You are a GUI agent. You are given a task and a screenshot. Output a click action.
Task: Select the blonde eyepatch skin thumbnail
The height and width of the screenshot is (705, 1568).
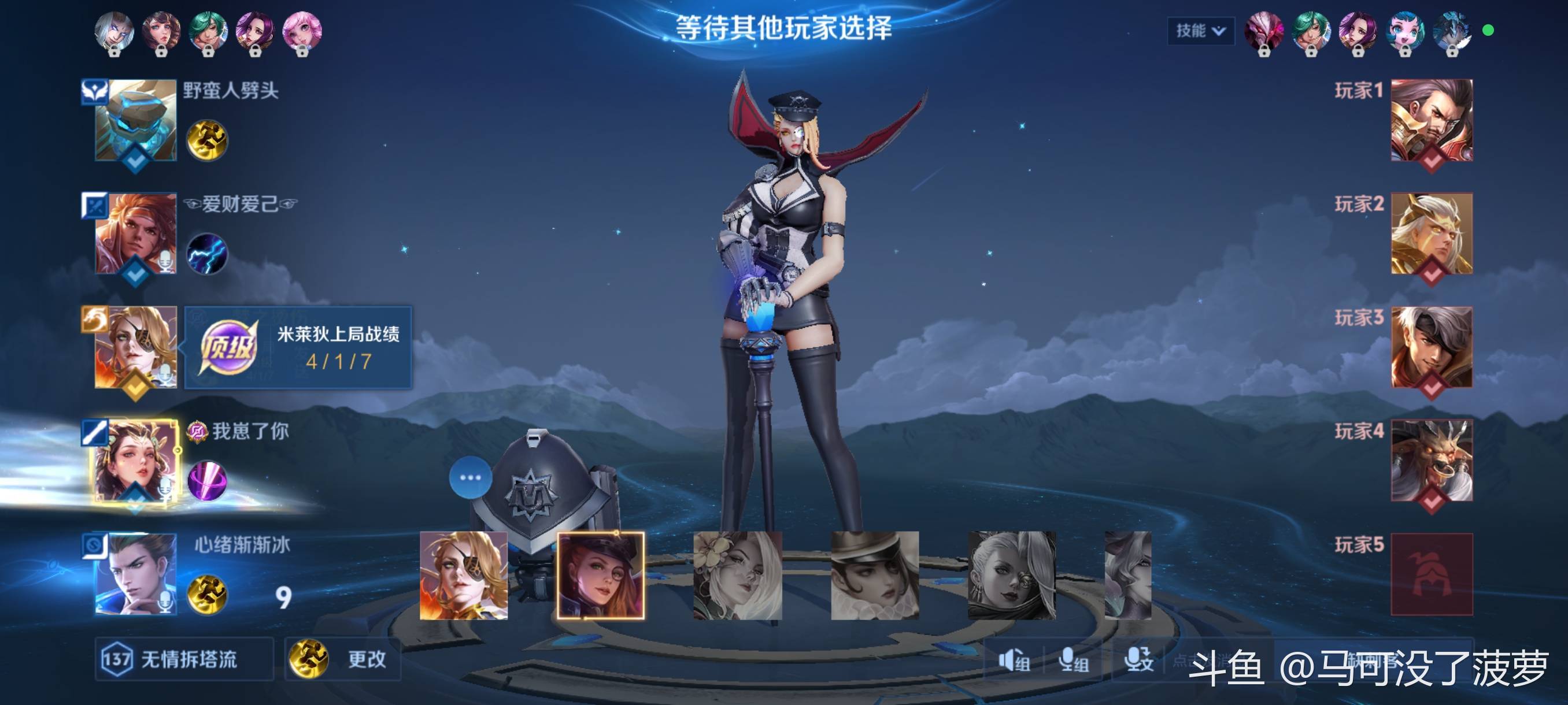463,576
